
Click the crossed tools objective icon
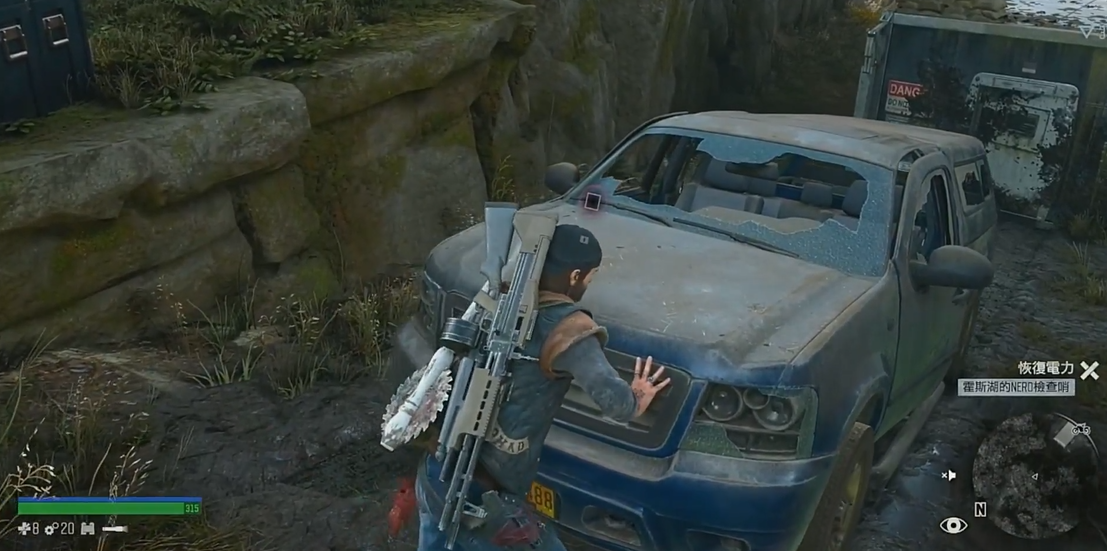point(1089,370)
